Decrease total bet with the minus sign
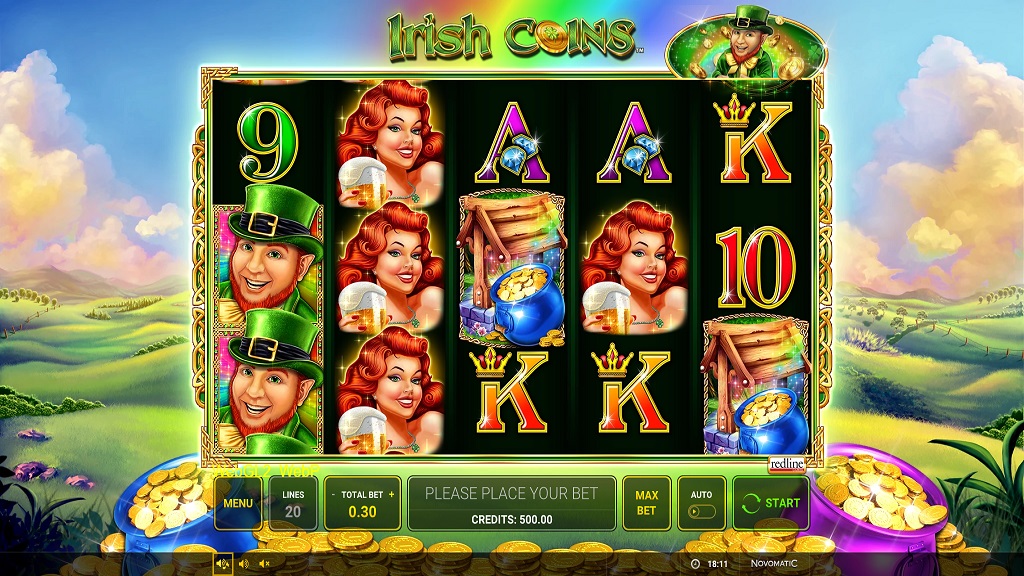Viewport: 1024px width, 576px height. coord(333,494)
